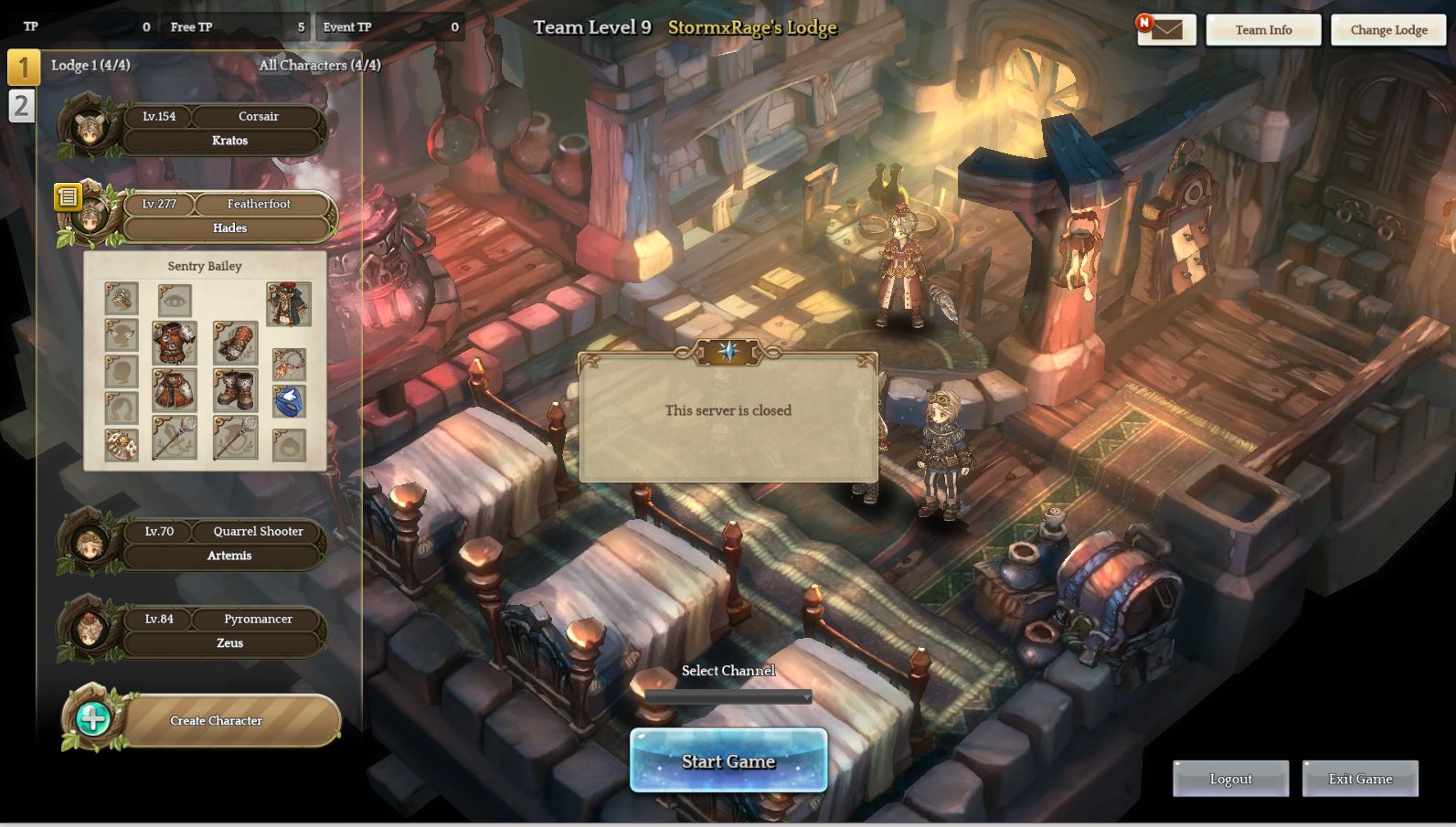Open the Team Info panel
Screen dimensions: 1456x827
(1263, 30)
